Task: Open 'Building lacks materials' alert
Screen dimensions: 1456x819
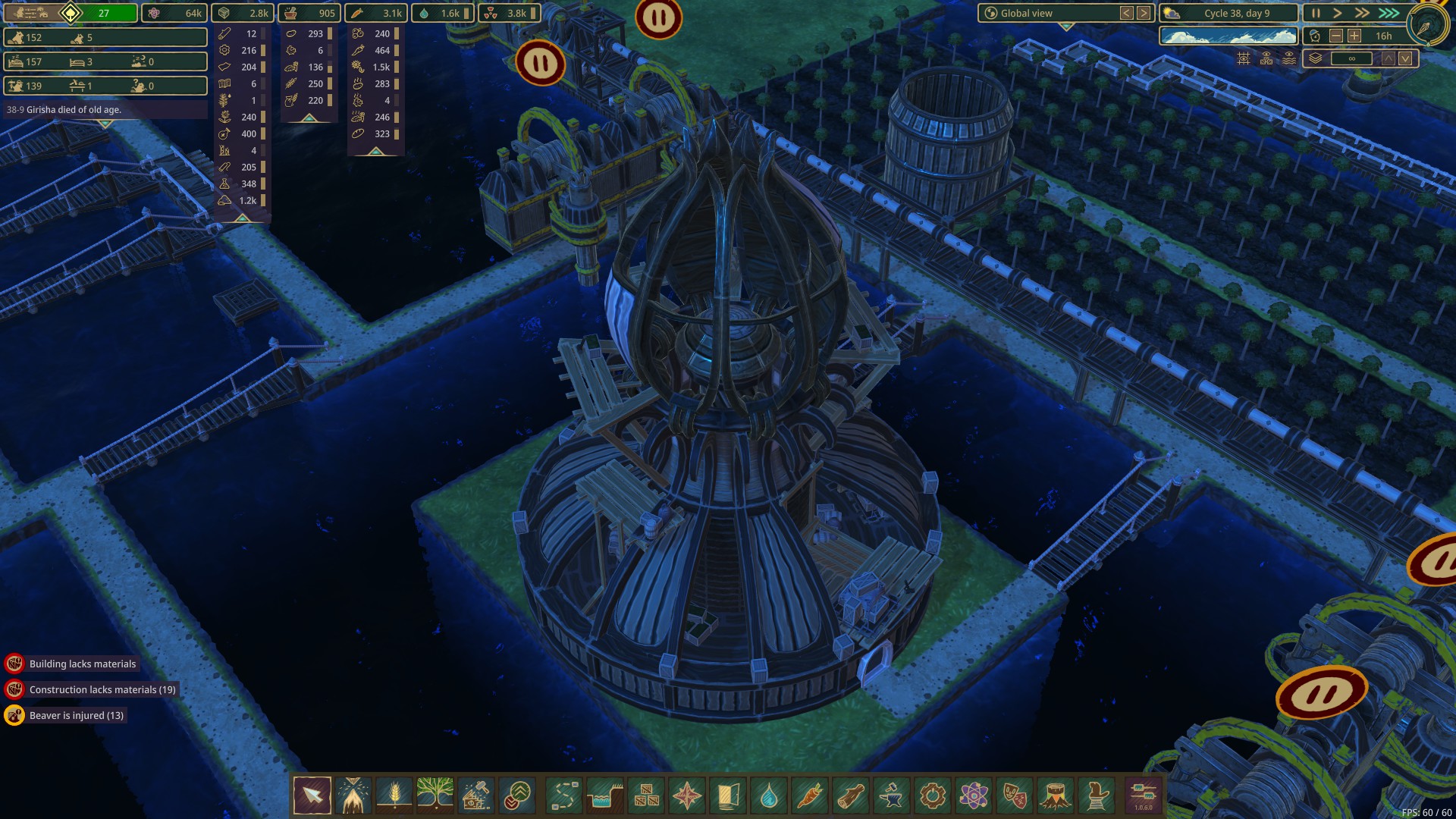Action: [83, 664]
